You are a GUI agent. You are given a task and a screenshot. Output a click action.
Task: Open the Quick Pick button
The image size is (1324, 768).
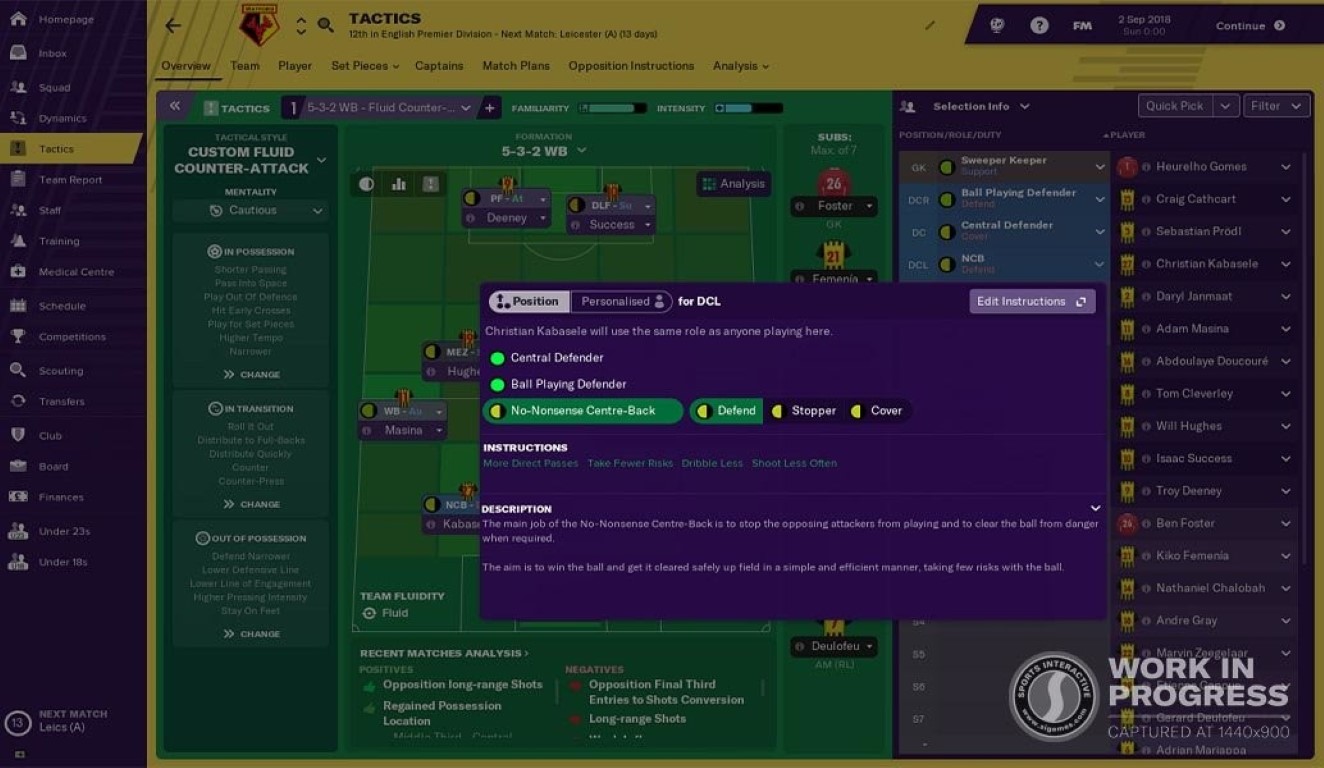[x=1175, y=106]
